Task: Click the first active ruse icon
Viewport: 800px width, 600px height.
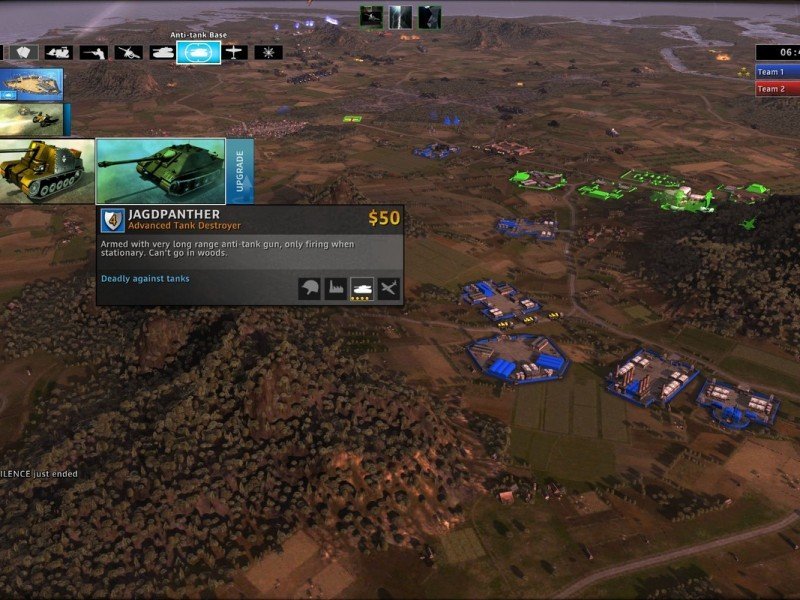Action: click(x=371, y=17)
